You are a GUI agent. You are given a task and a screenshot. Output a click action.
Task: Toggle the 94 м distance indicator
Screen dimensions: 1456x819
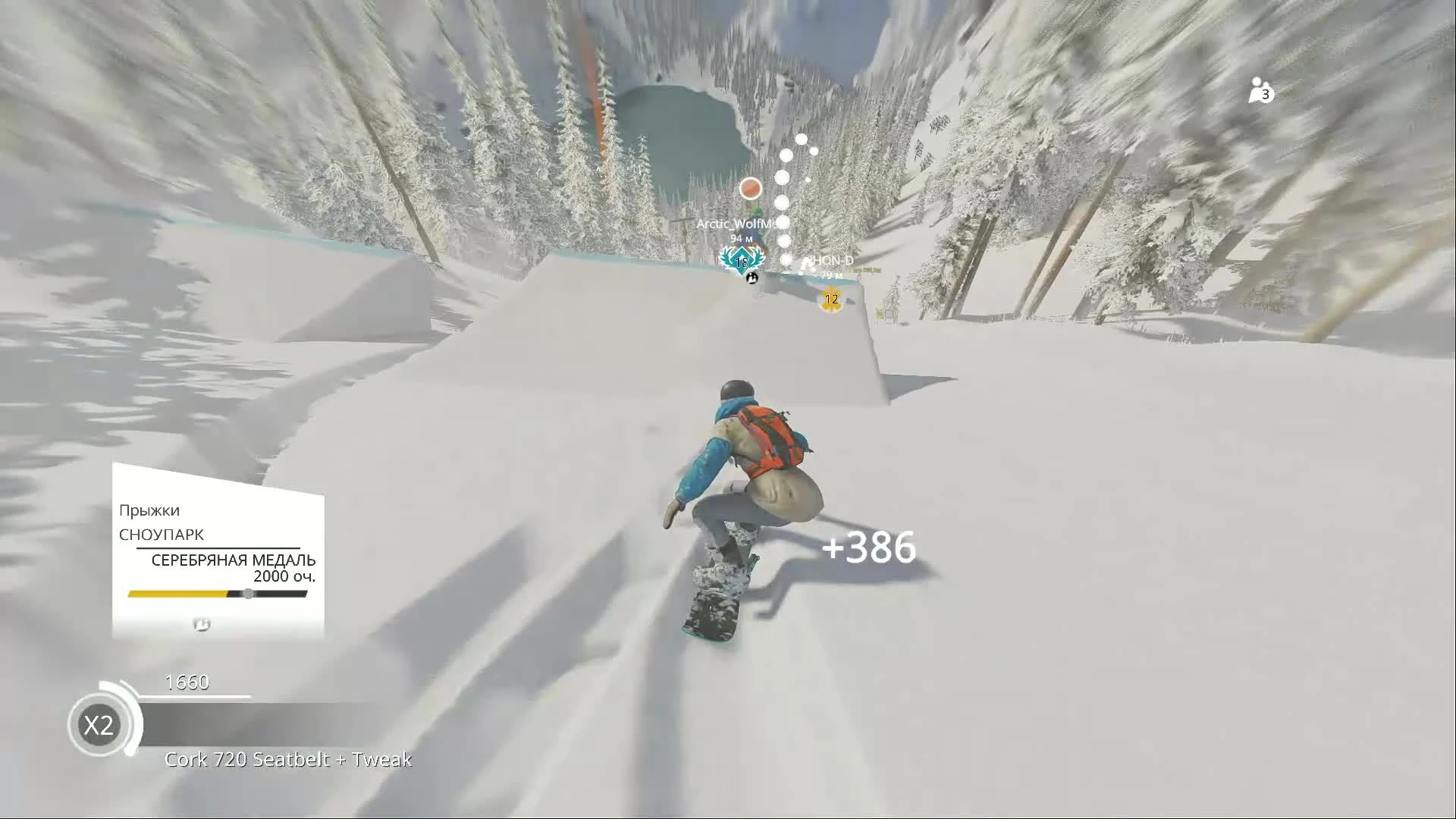click(739, 237)
